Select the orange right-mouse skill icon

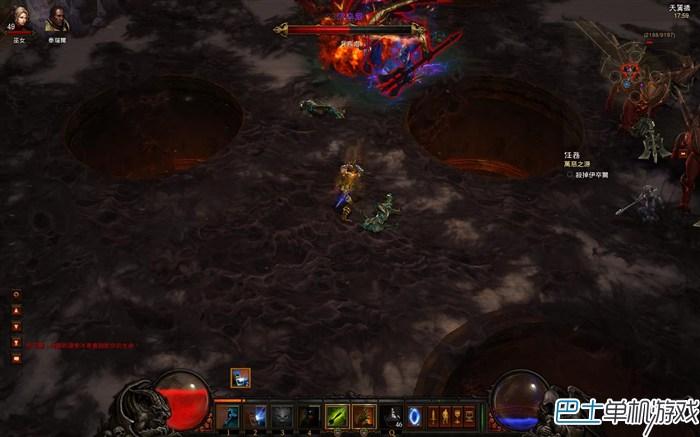(365, 415)
